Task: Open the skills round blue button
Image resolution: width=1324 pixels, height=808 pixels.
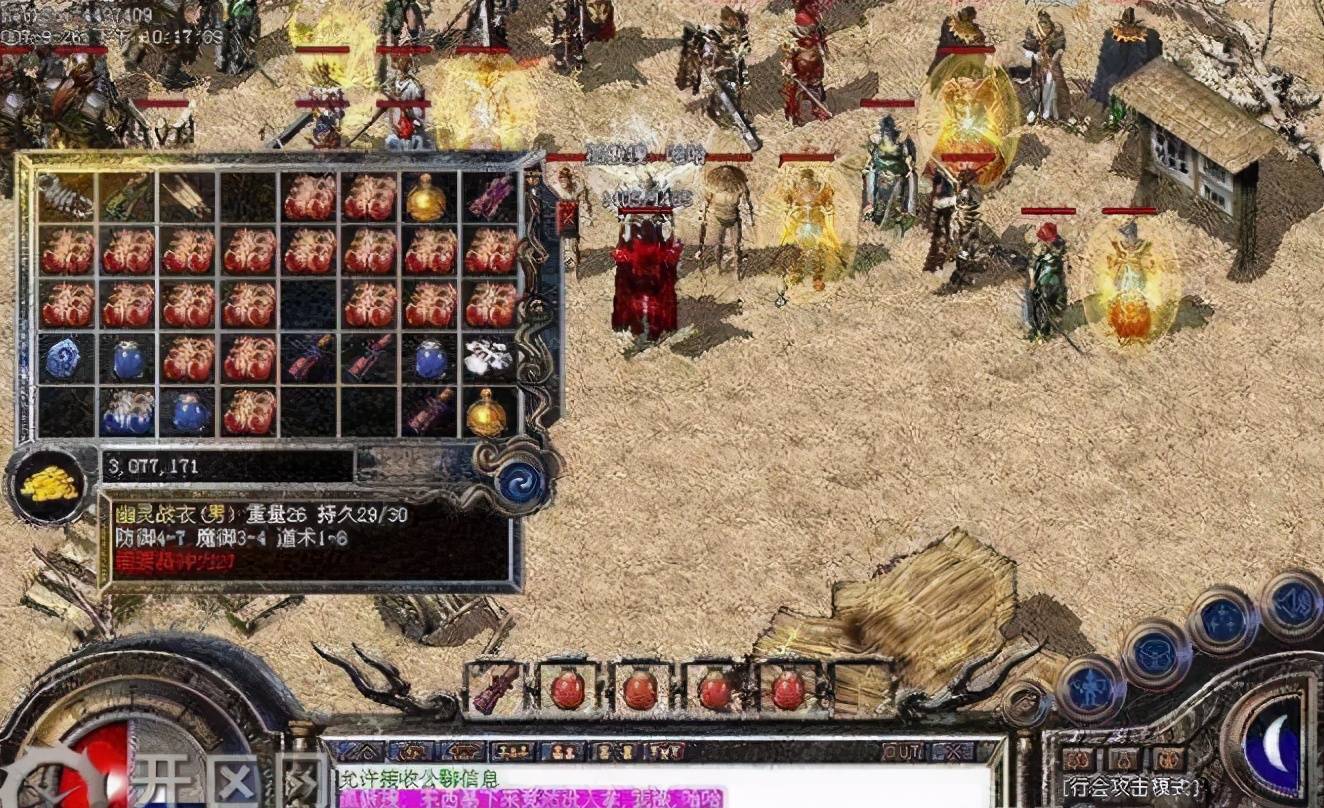Action: [x=1222, y=620]
